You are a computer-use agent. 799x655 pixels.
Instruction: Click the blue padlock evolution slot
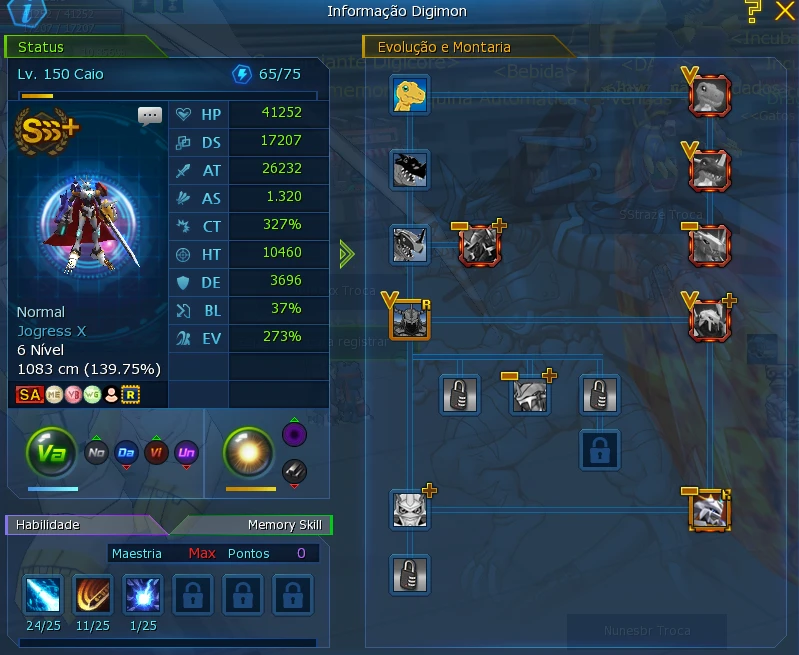point(600,449)
